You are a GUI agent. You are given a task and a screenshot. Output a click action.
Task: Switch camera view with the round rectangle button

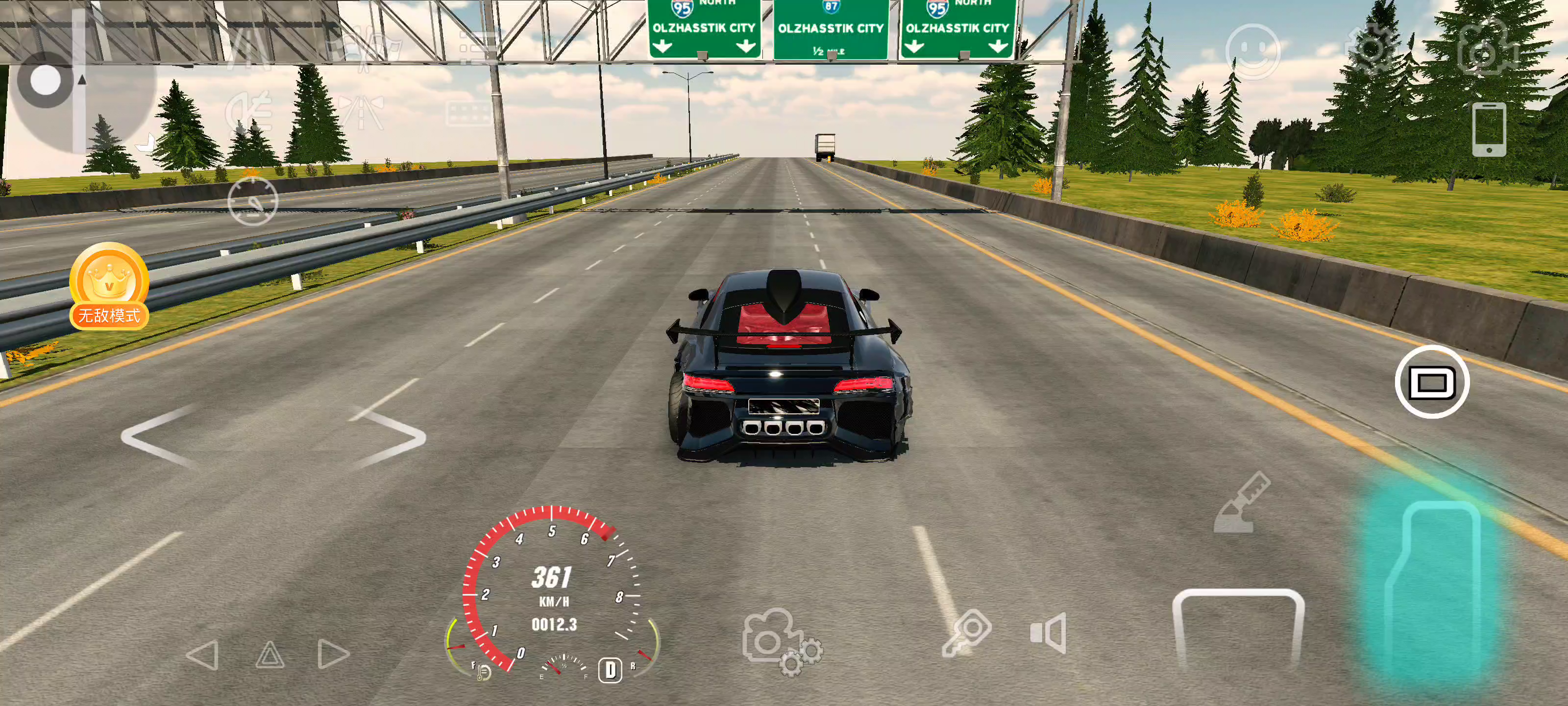click(1431, 382)
